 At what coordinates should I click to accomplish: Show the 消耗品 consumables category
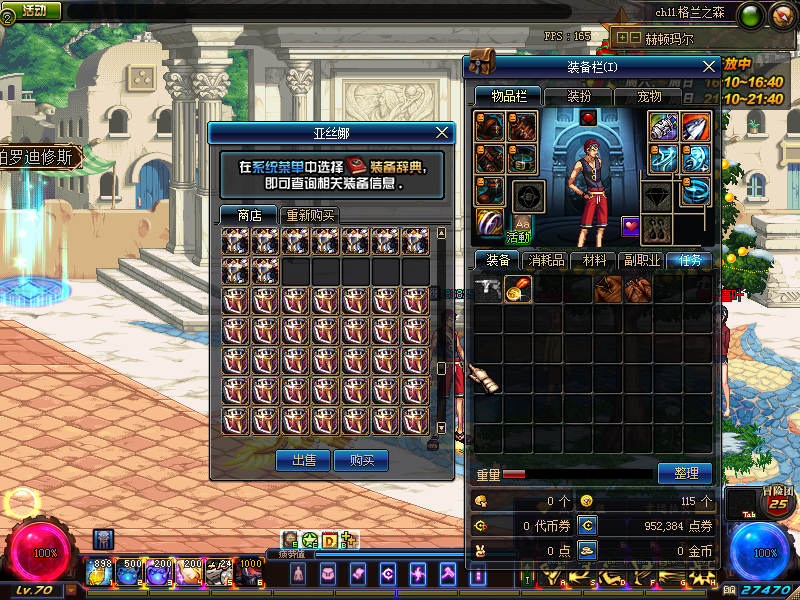[545, 260]
